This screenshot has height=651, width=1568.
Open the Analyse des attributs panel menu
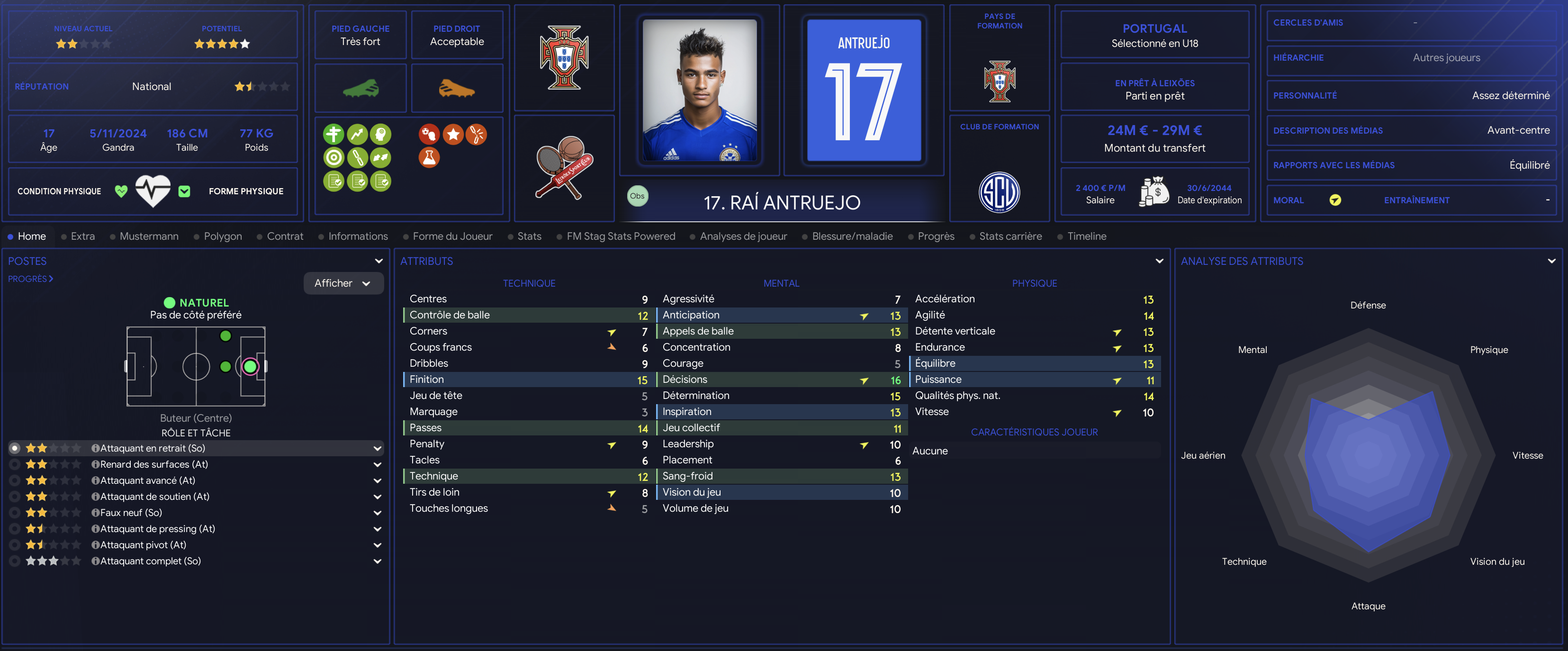point(1551,261)
